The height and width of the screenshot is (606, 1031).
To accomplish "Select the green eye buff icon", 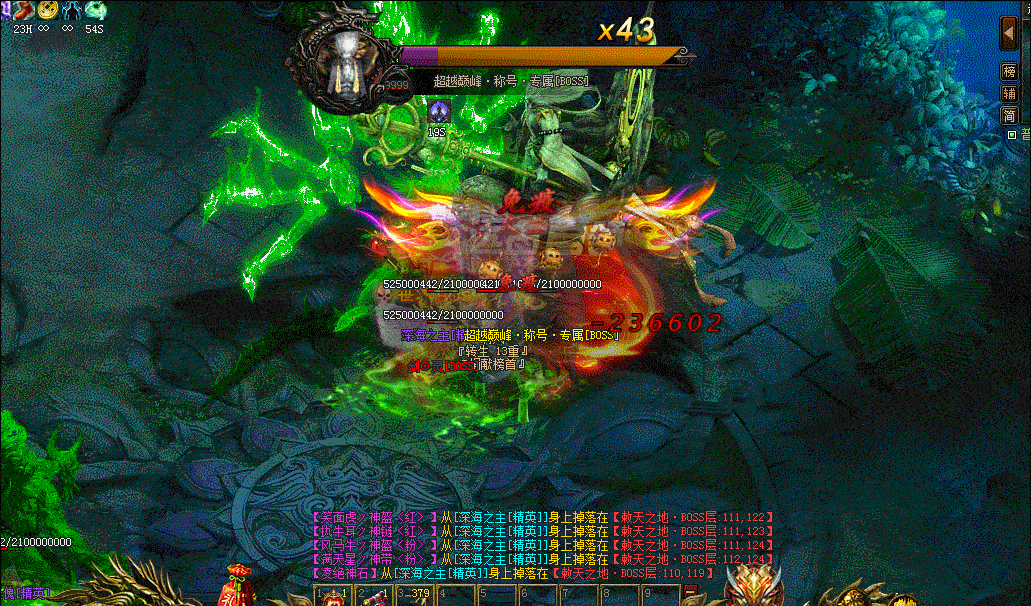I will pyautogui.click(x=96, y=10).
